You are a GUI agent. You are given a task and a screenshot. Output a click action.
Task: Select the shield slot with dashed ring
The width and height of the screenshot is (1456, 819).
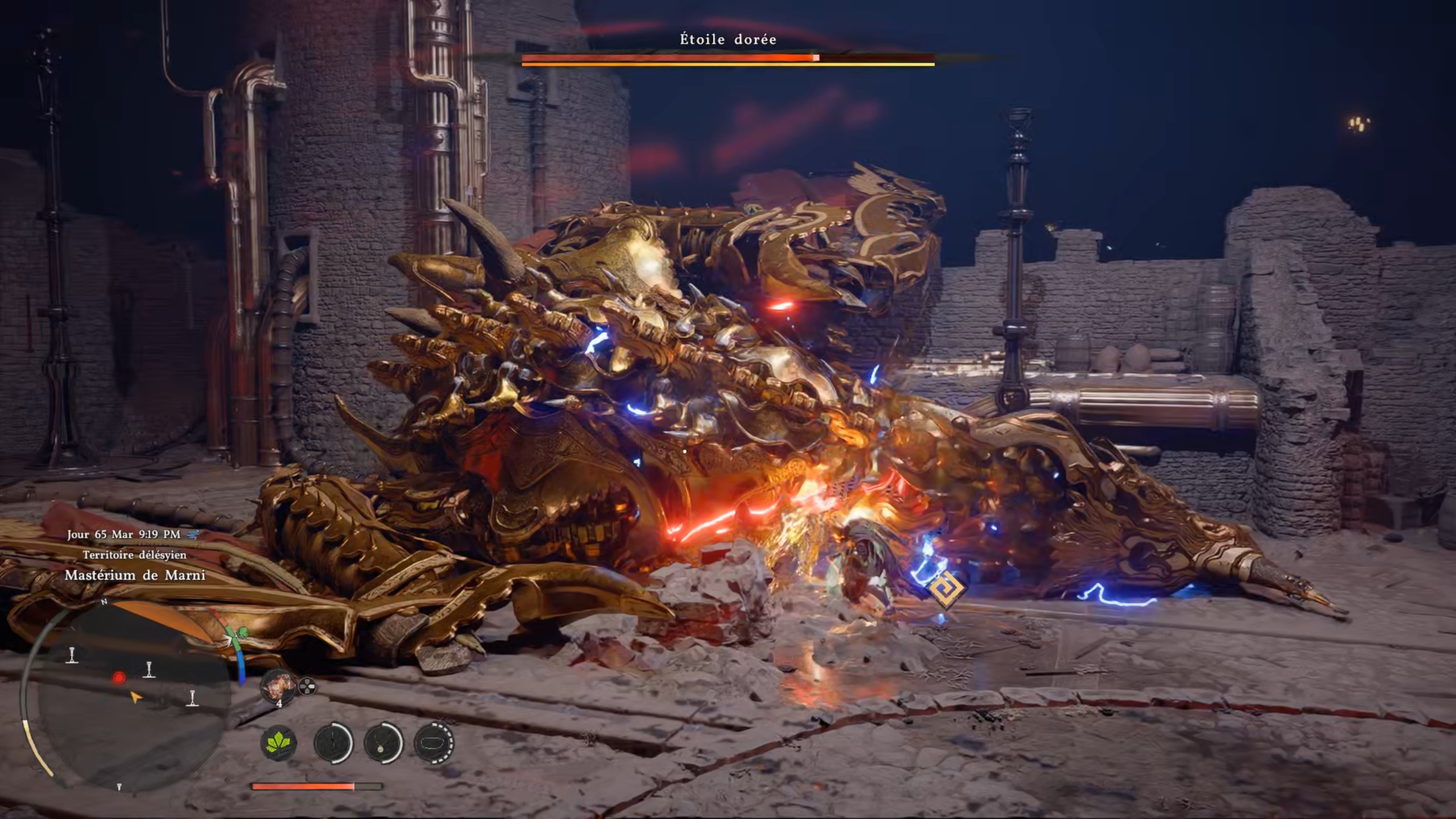(x=434, y=743)
